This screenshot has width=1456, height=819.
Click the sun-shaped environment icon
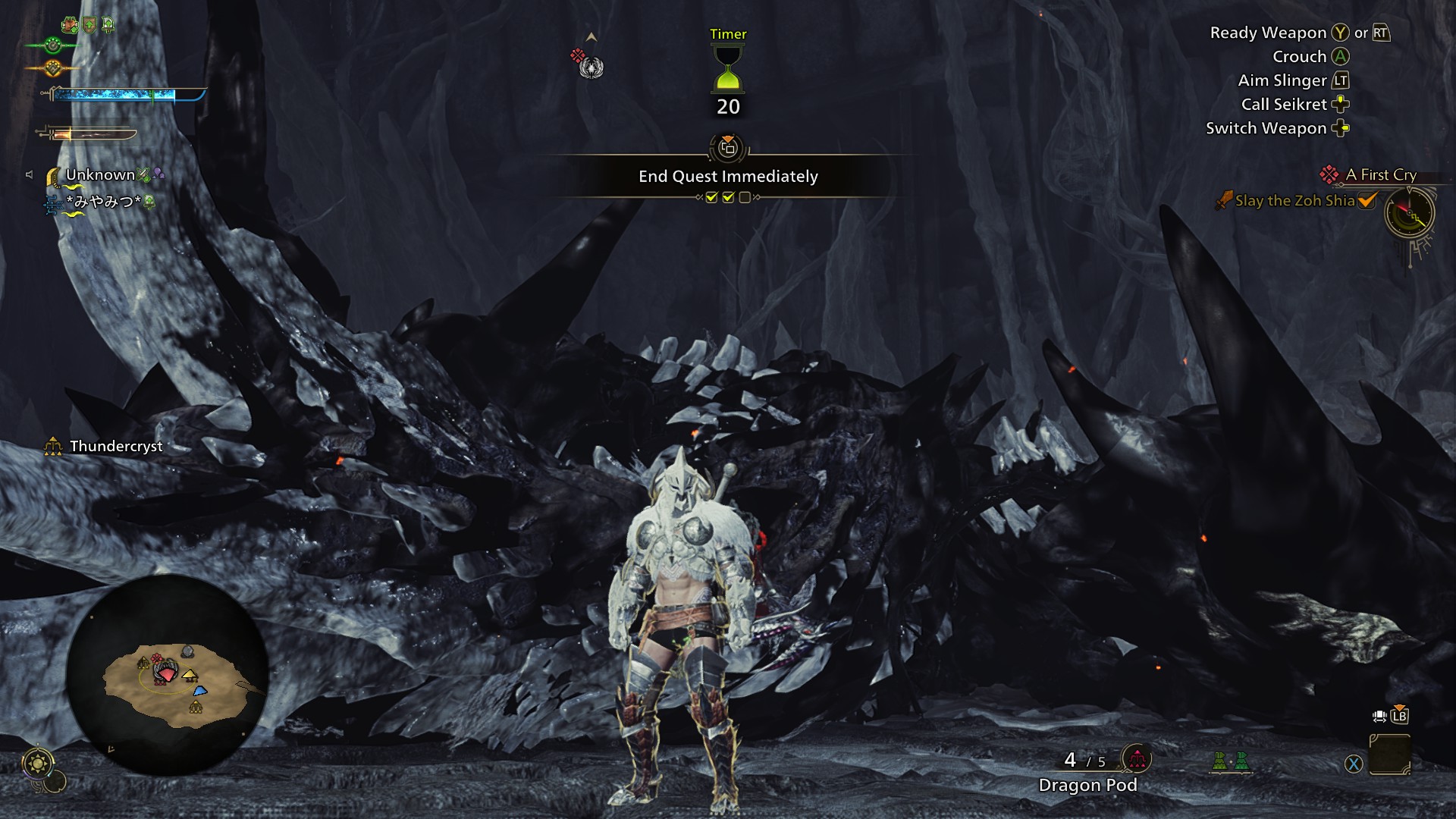tap(38, 763)
